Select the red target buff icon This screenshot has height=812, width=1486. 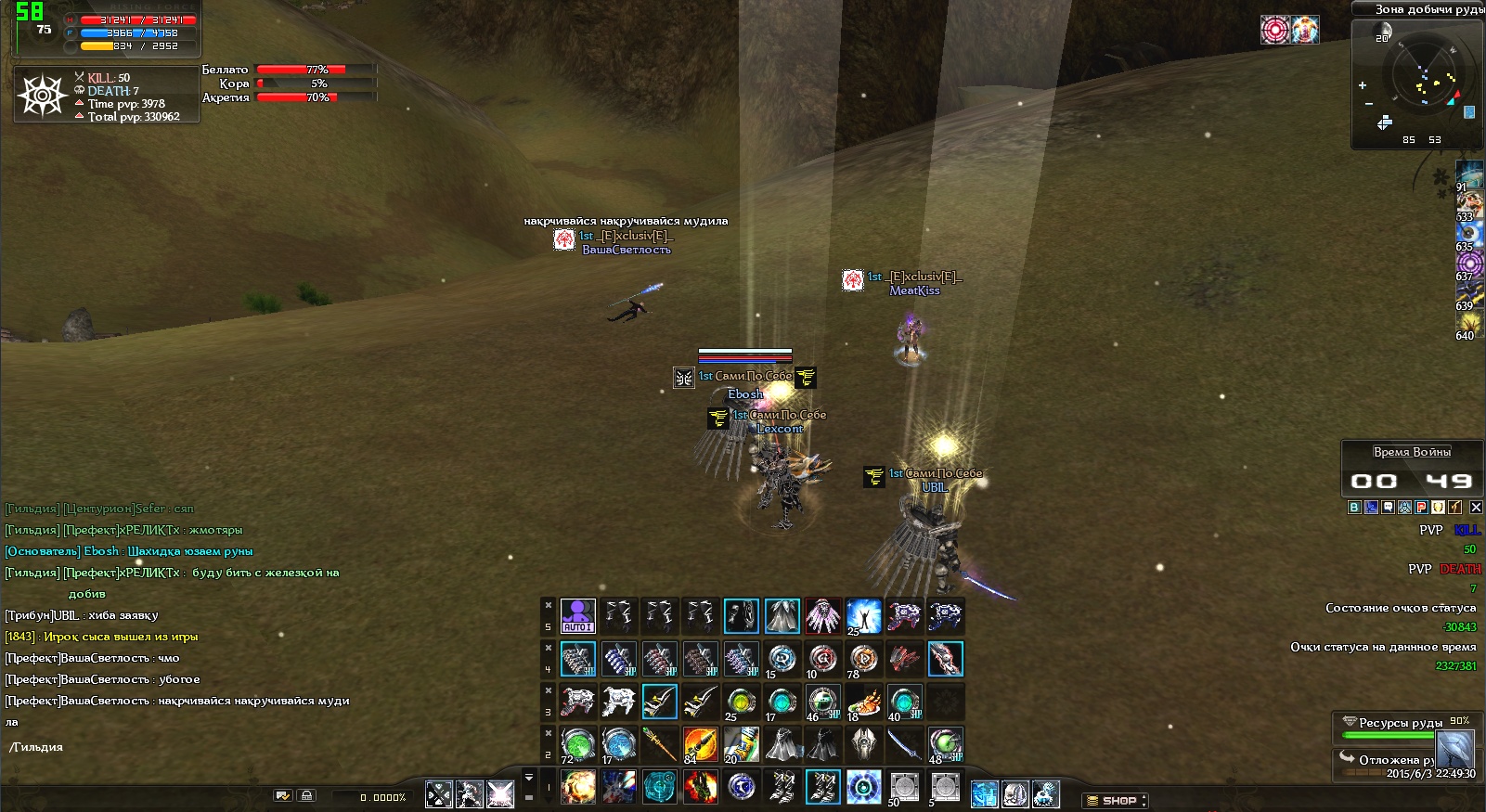[x=1275, y=30]
